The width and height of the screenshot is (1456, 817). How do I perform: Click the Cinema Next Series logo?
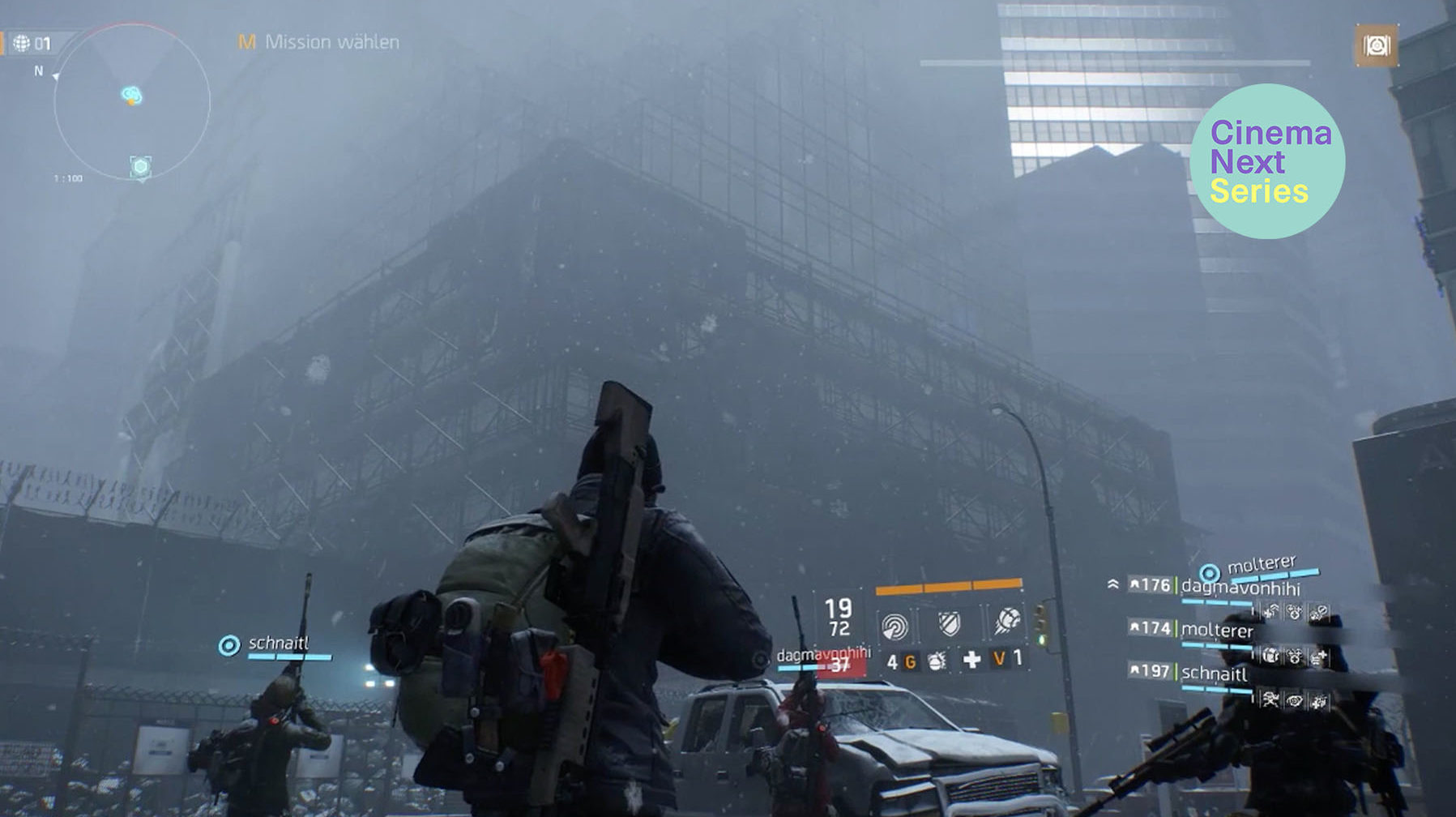[x=1267, y=161]
